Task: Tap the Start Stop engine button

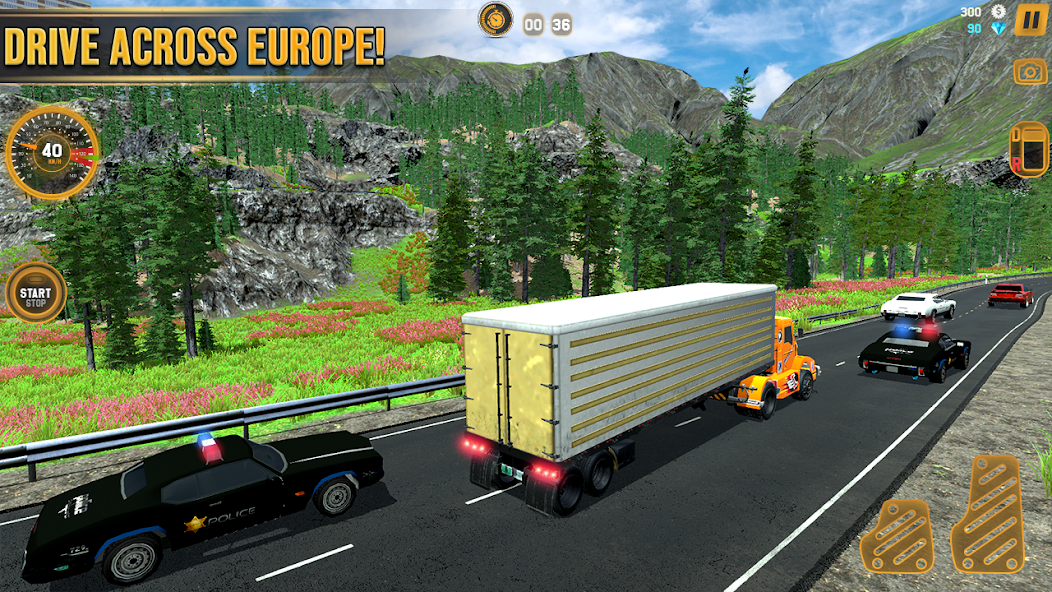Action: [x=35, y=292]
